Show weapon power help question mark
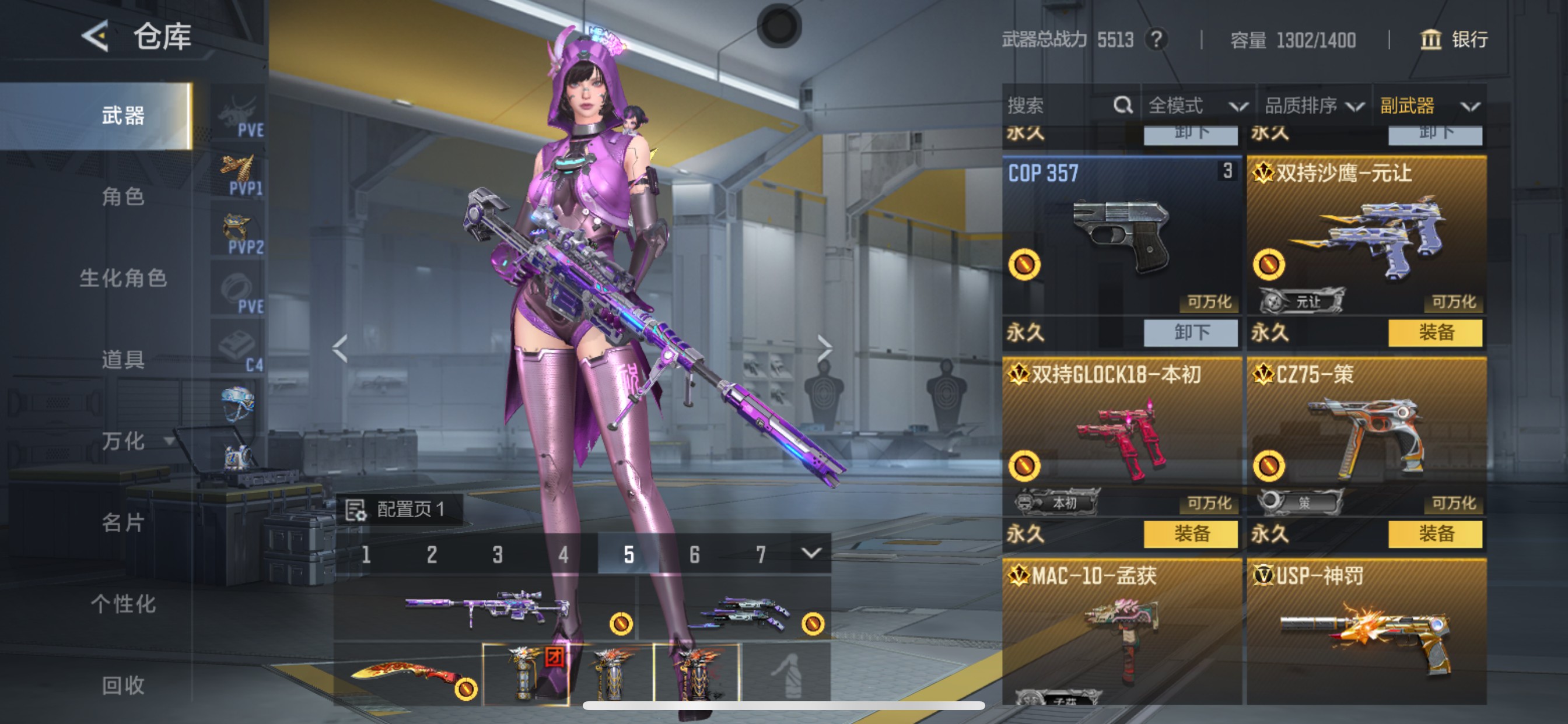The height and width of the screenshot is (724, 1568). click(1156, 40)
